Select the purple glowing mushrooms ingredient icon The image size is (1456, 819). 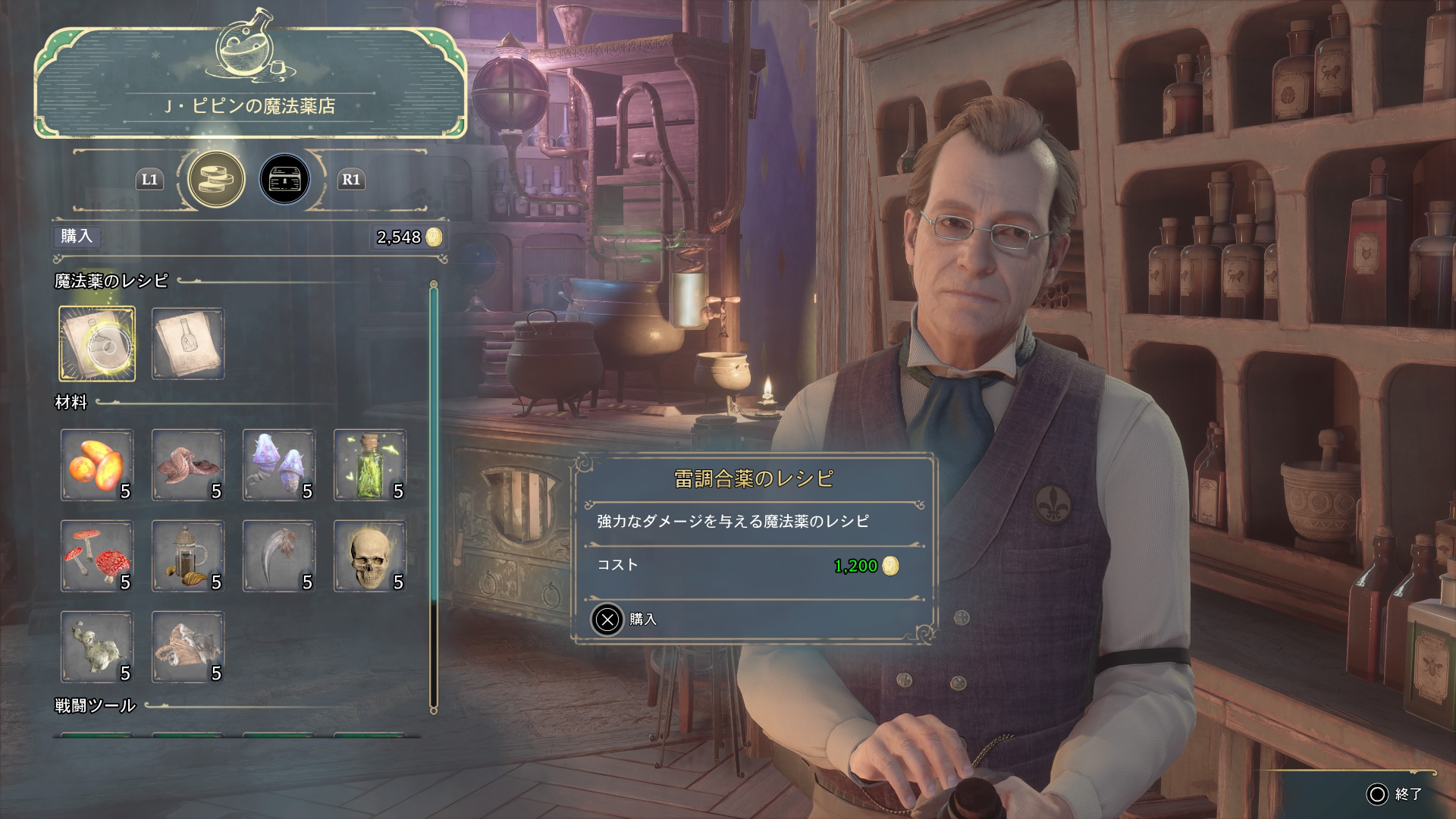(279, 465)
